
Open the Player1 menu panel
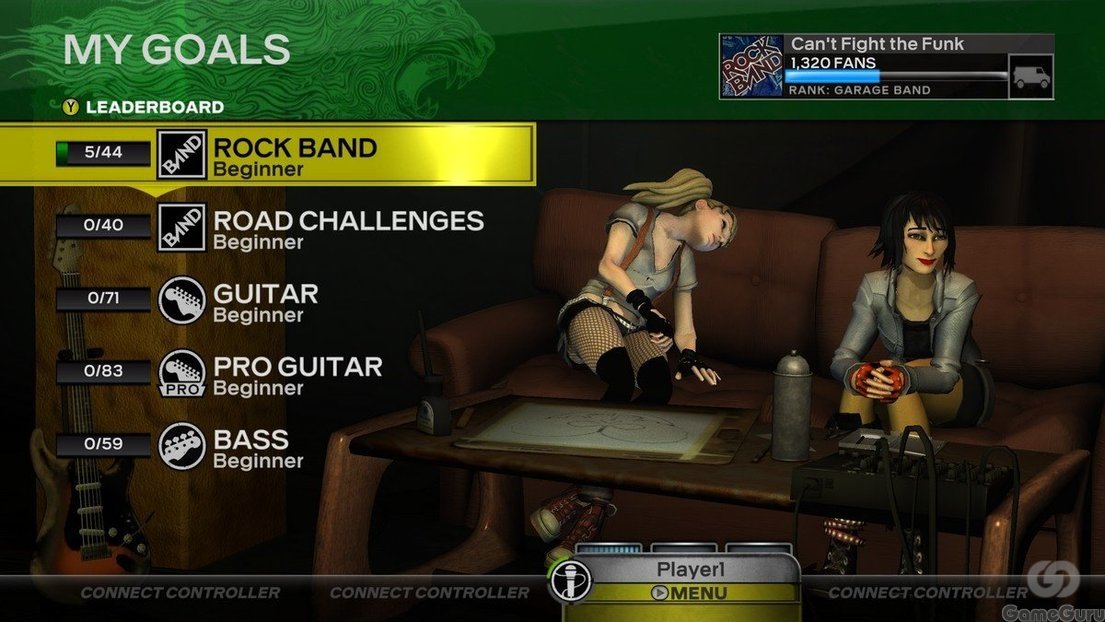pos(688,581)
